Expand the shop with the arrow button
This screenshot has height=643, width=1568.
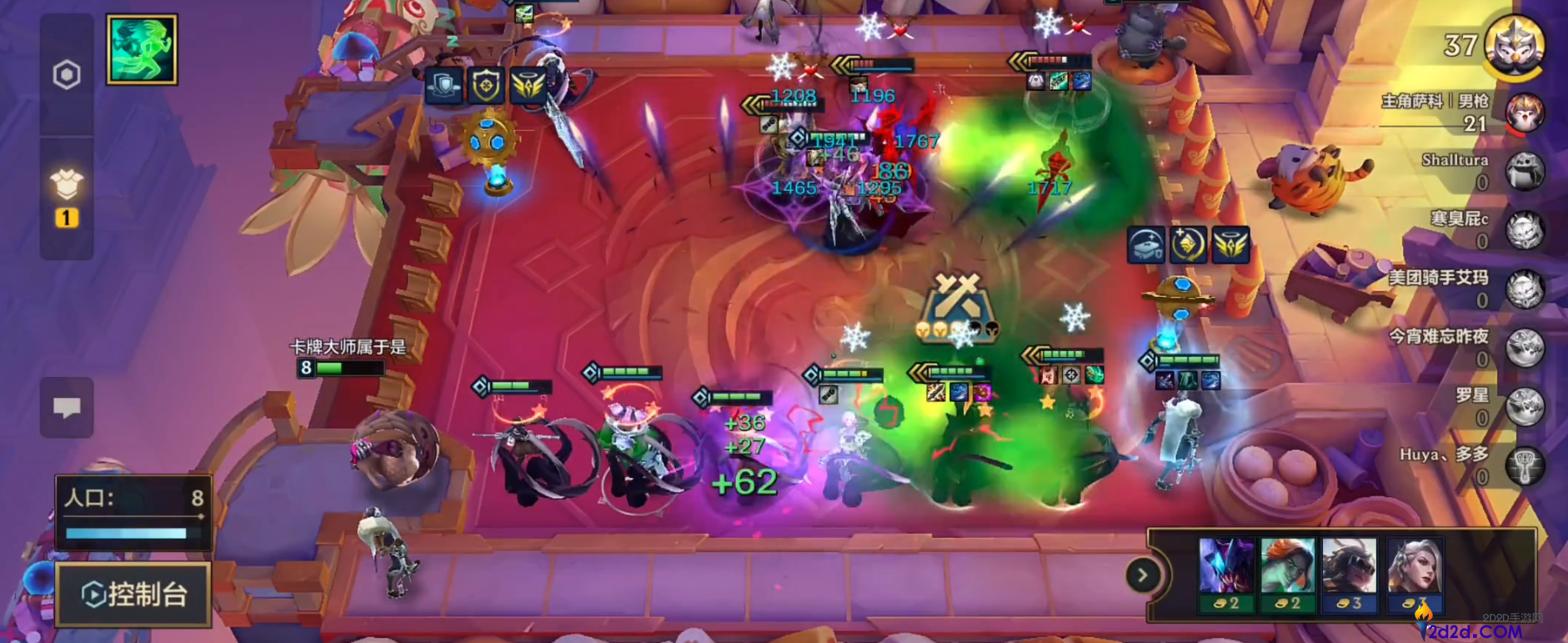[1143, 575]
